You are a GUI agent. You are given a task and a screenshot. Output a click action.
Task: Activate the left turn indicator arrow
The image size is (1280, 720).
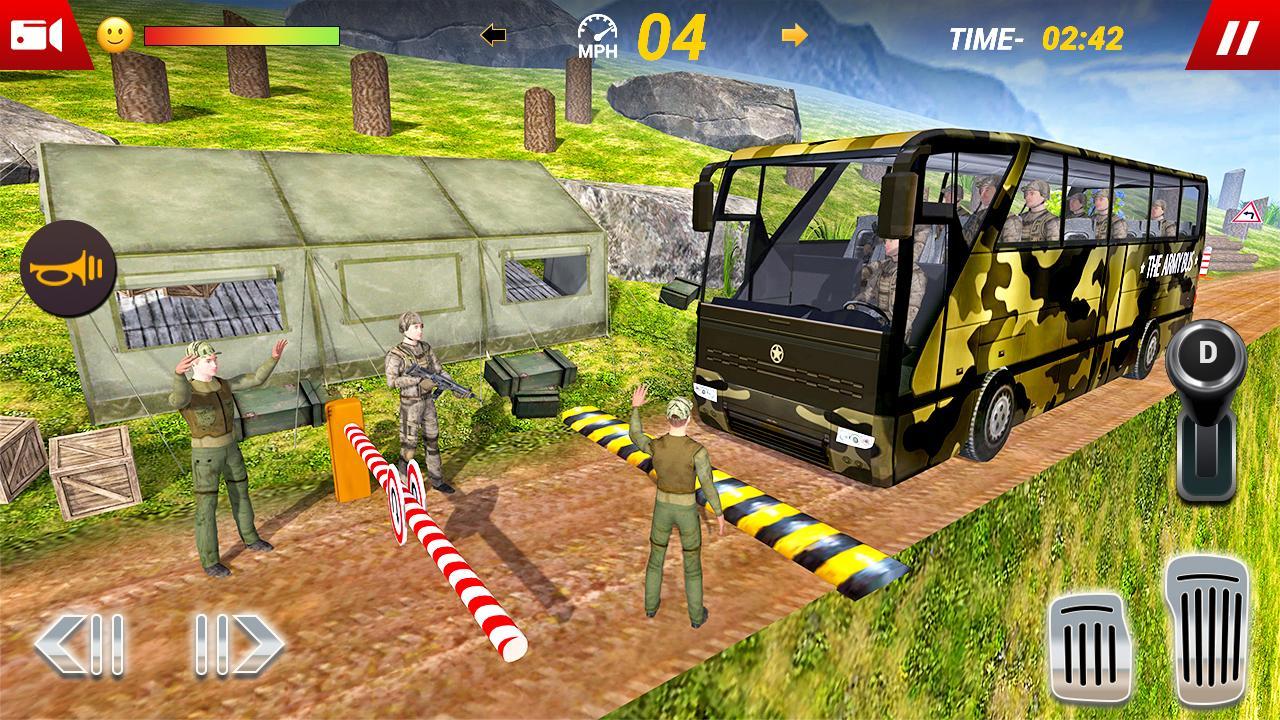[x=493, y=36]
